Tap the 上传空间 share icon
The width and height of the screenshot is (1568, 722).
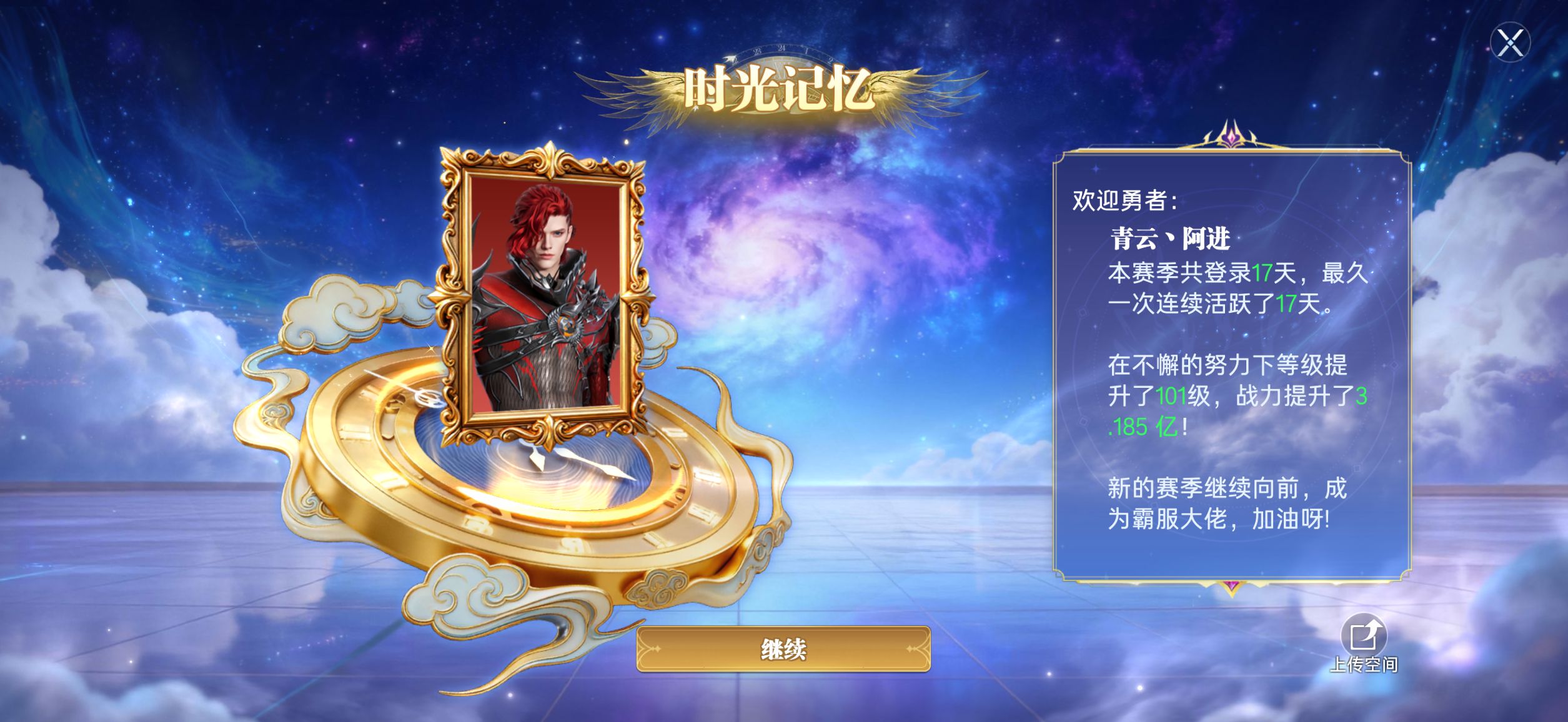pos(1363,636)
